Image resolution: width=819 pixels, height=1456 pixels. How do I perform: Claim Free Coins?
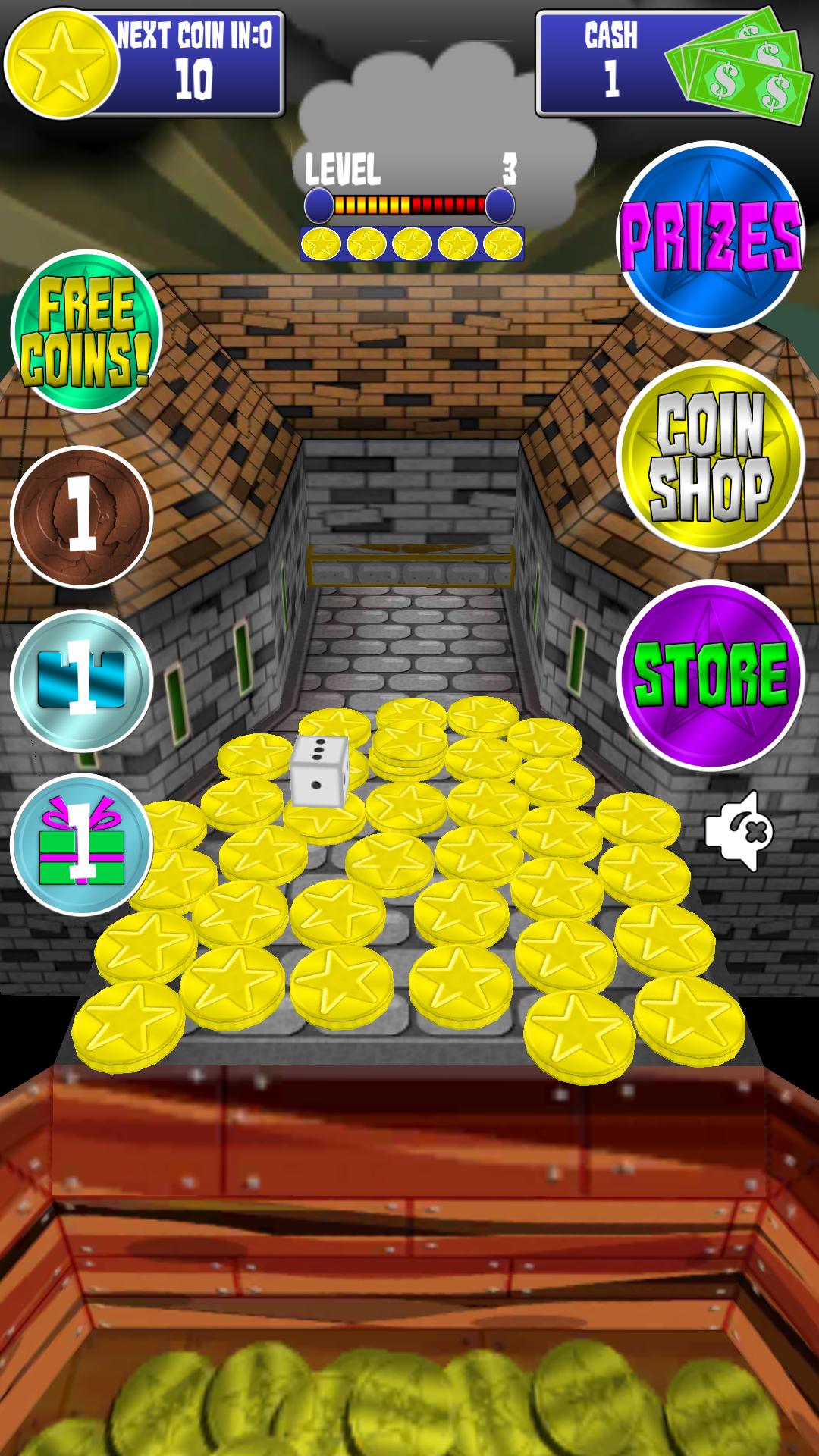(x=86, y=331)
